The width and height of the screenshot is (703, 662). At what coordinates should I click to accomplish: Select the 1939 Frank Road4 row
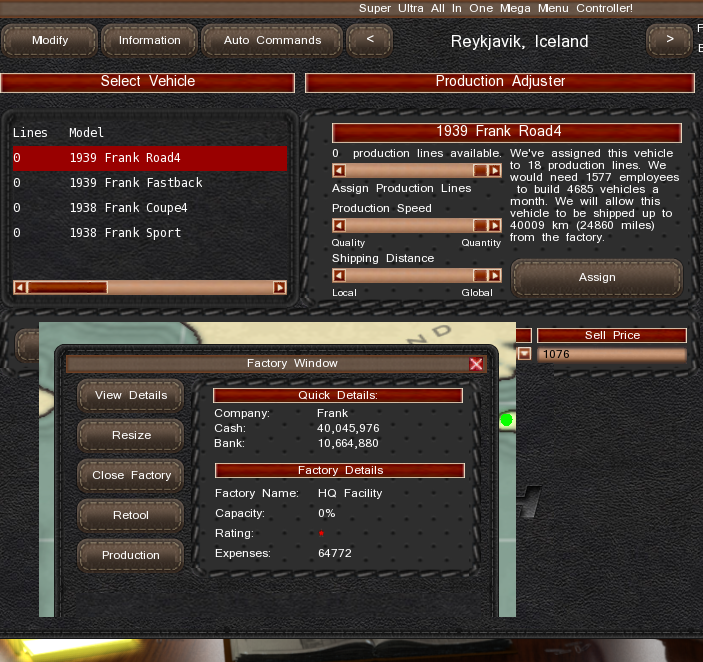point(150,158)
